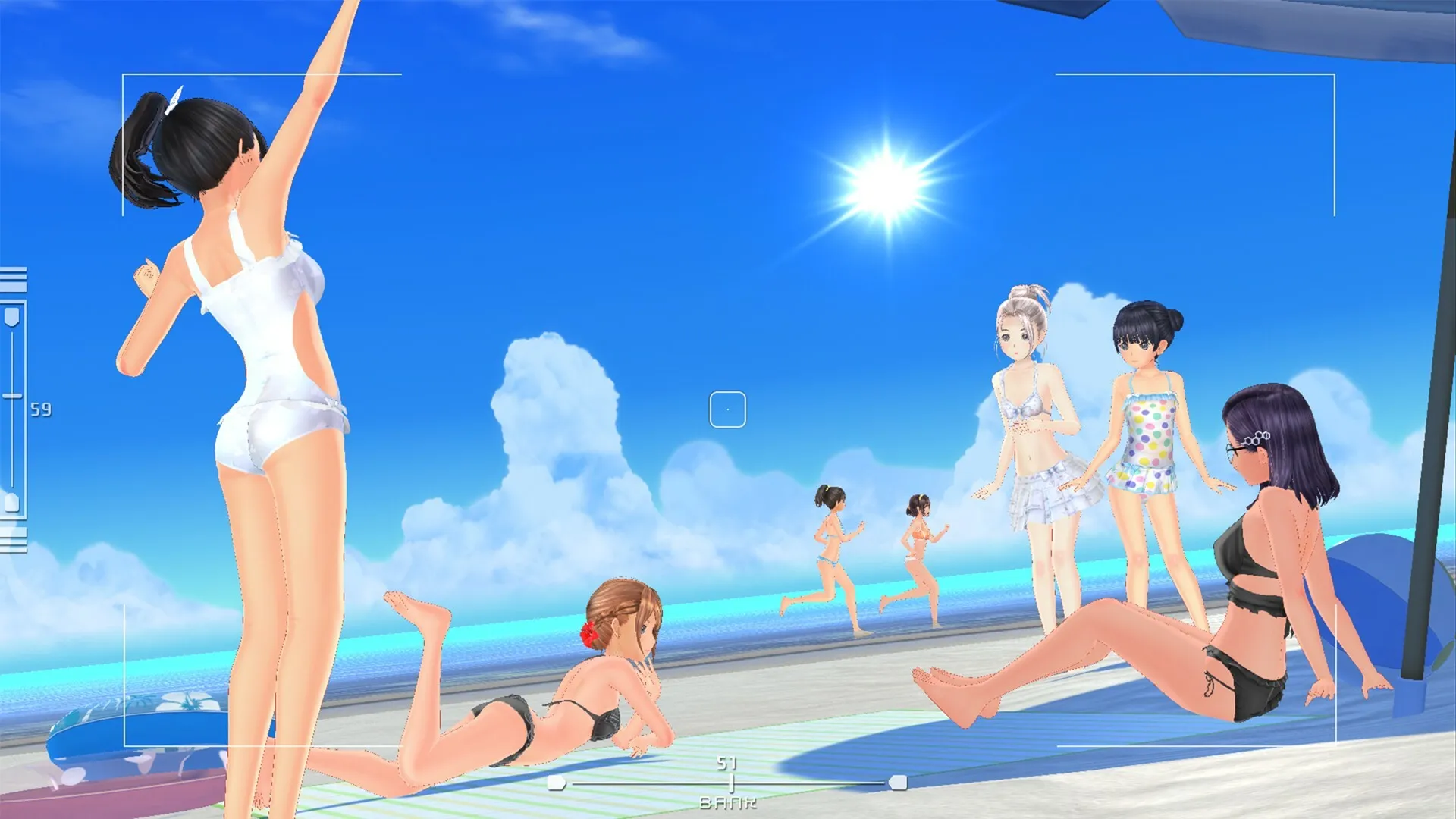Image resolution: width=1456 pixels, height=819 pixels.
Task: Click the 59 zoom value label
Action: pyautogui.click(x=42, y=409)
